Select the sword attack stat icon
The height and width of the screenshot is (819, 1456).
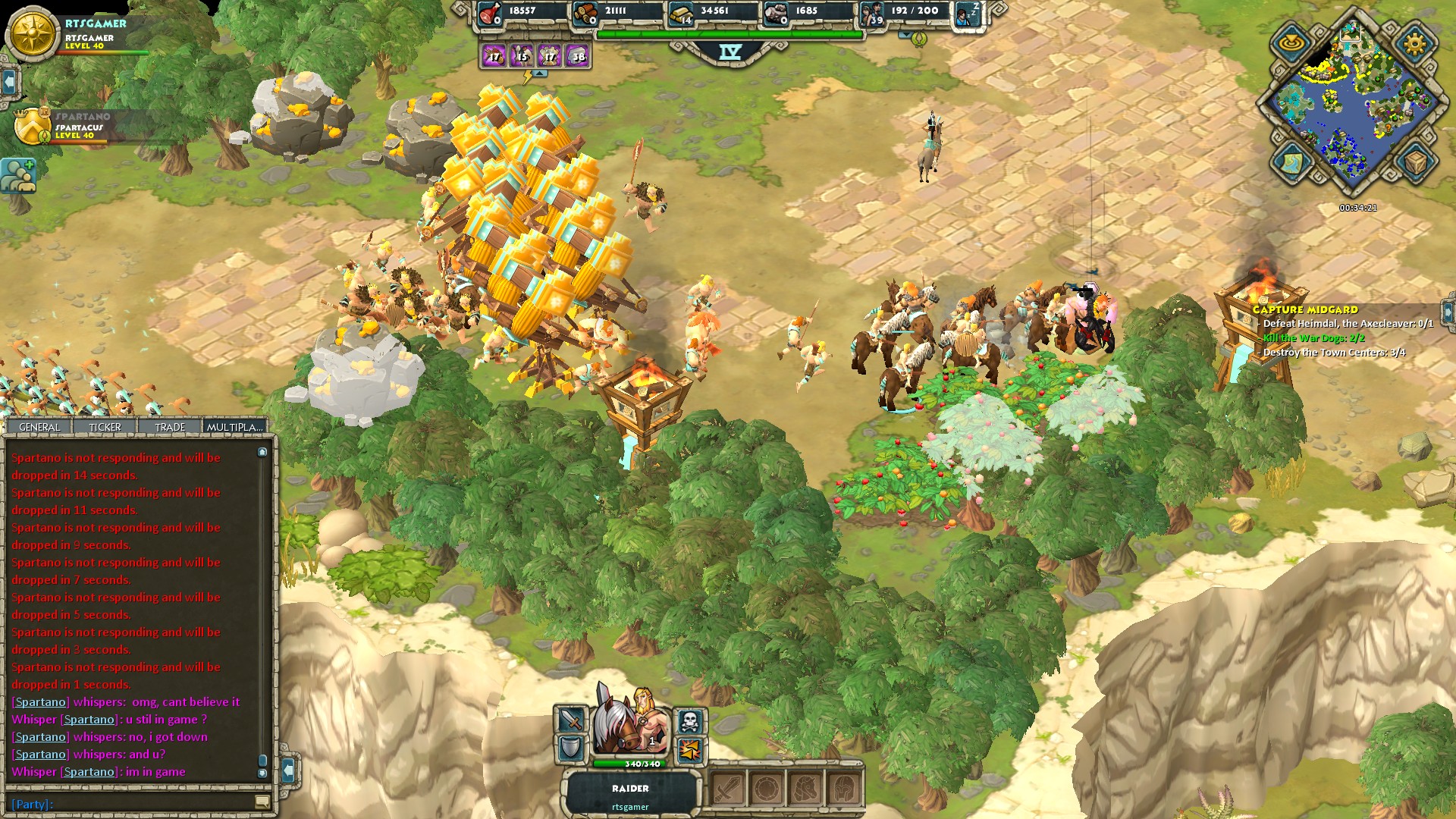click(x=570, y=720)
